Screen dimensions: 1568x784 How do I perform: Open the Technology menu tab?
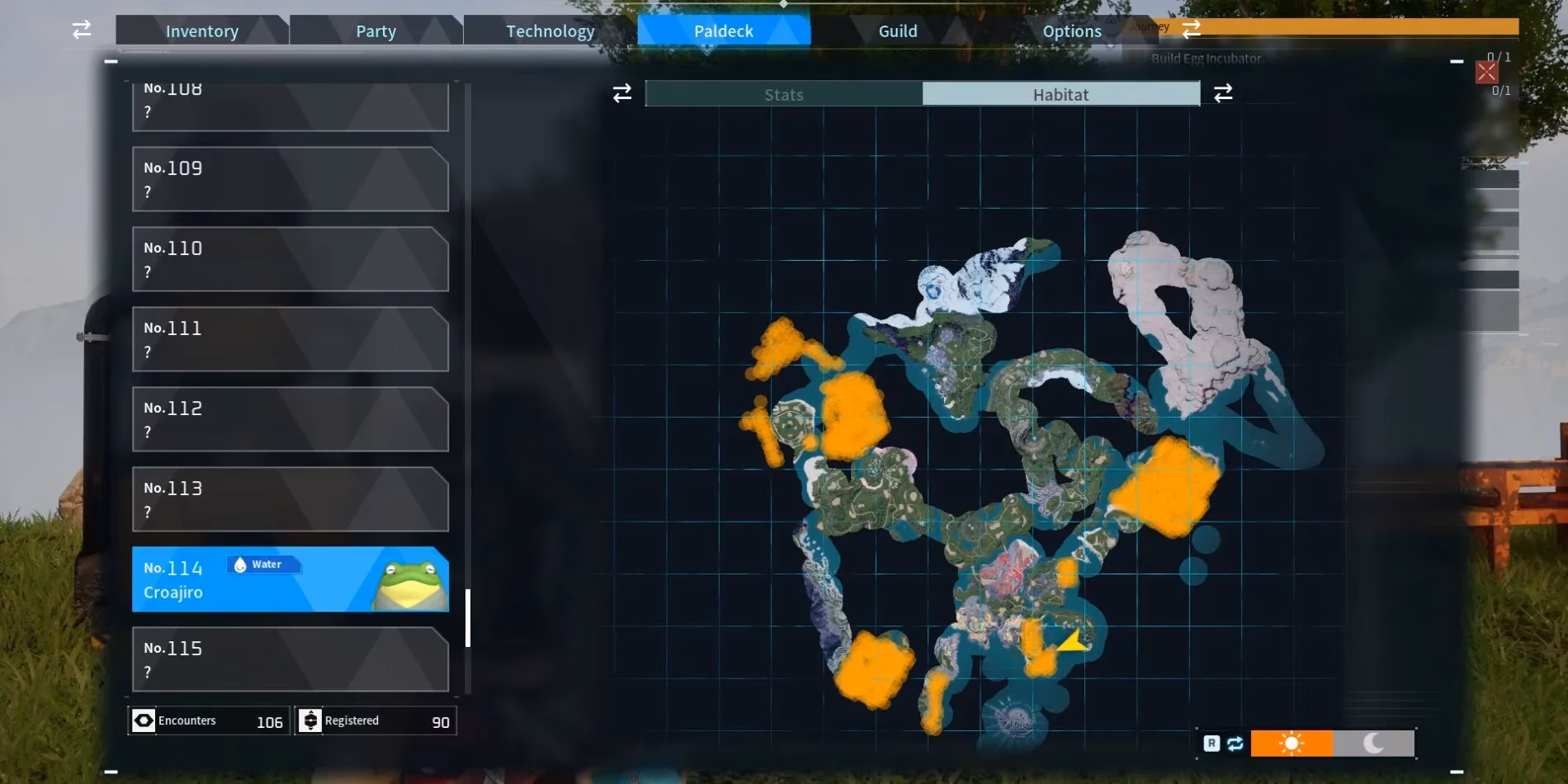549,31
